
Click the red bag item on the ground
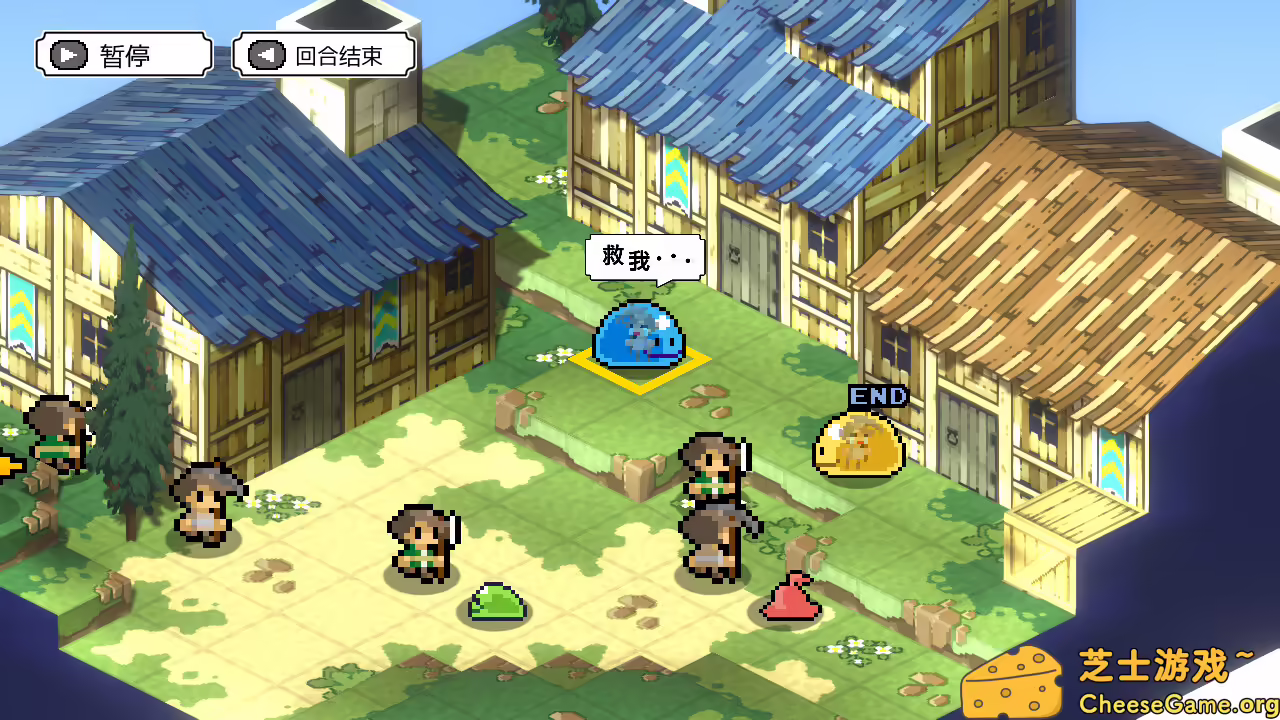pyautogui.click(x=791, y=599)
